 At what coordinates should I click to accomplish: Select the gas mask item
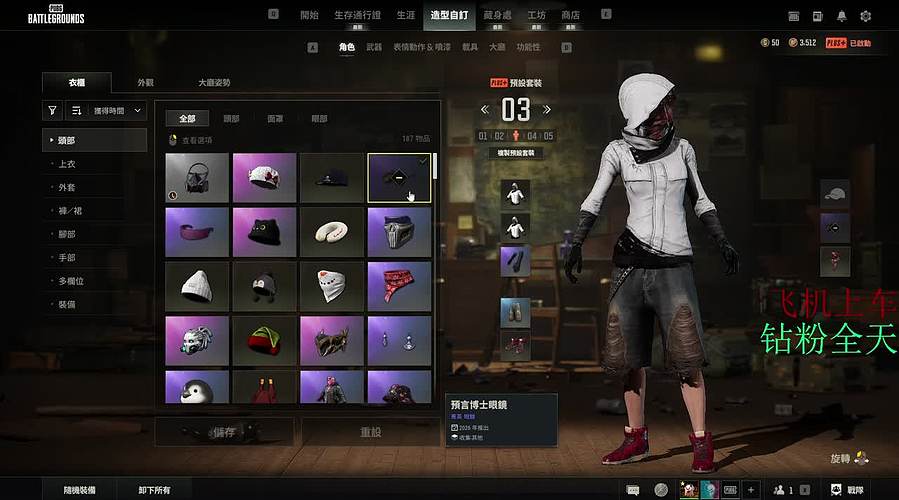coord(197,177)
